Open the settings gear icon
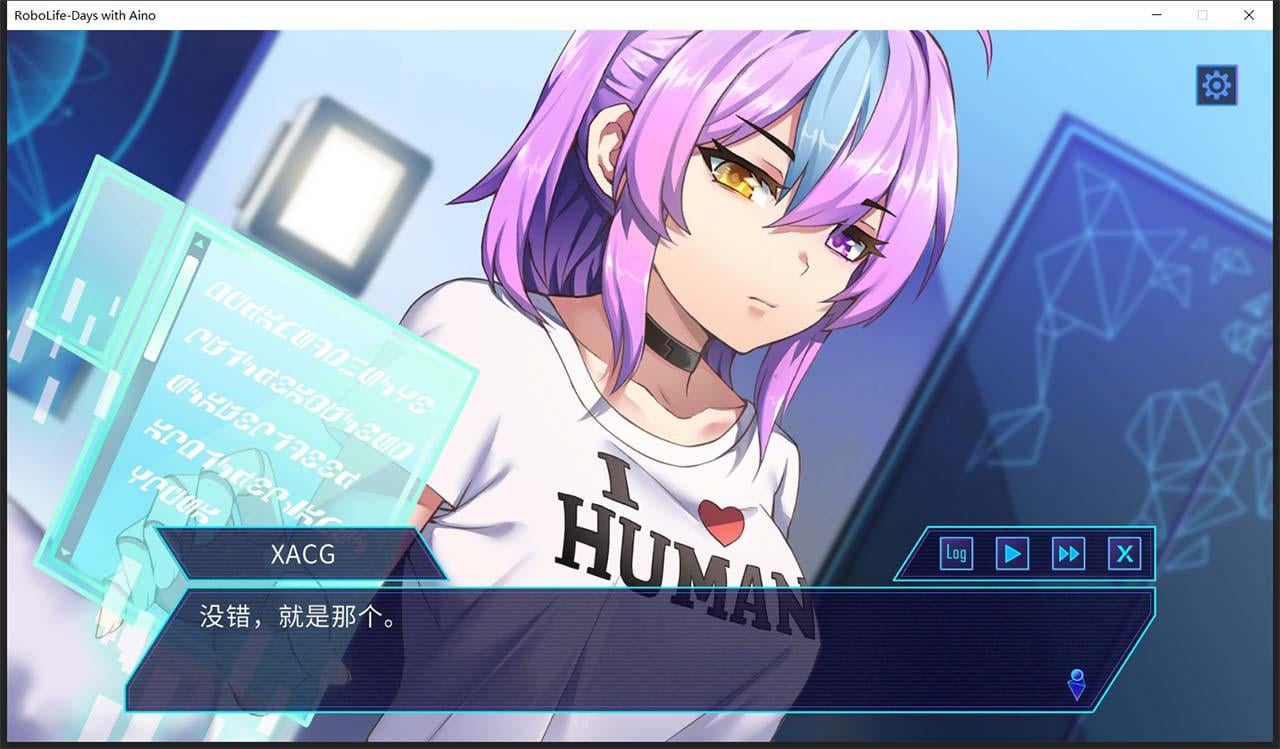This screenshot has height=749, width=1280. (x=1215, y=85)
